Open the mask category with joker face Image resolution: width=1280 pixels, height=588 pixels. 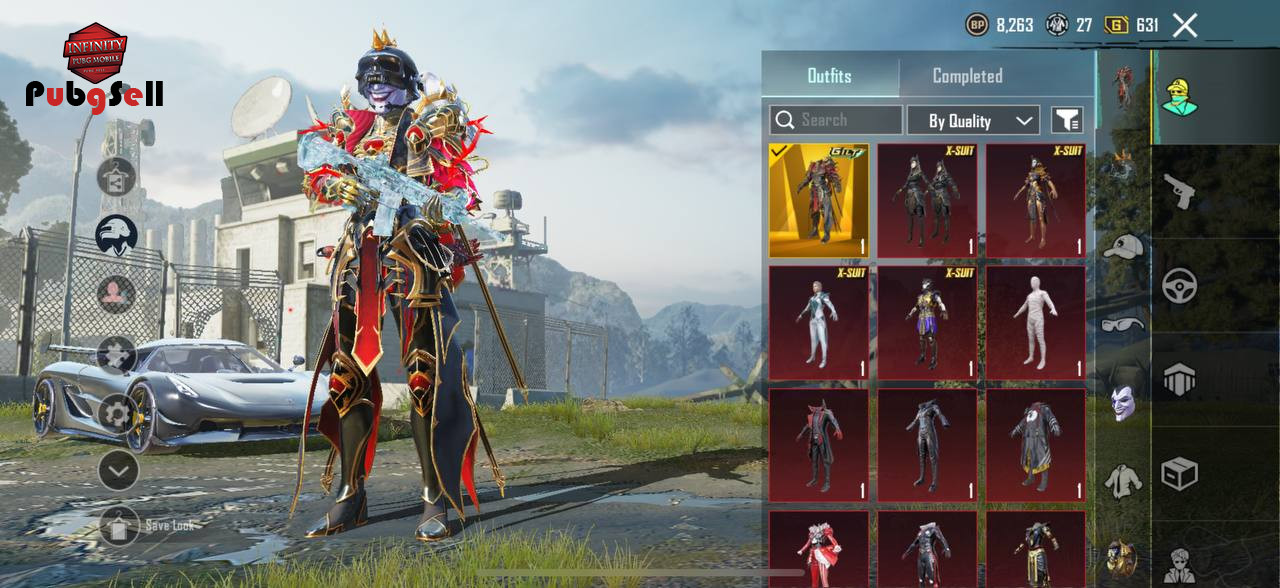[x=1123, y=402]
